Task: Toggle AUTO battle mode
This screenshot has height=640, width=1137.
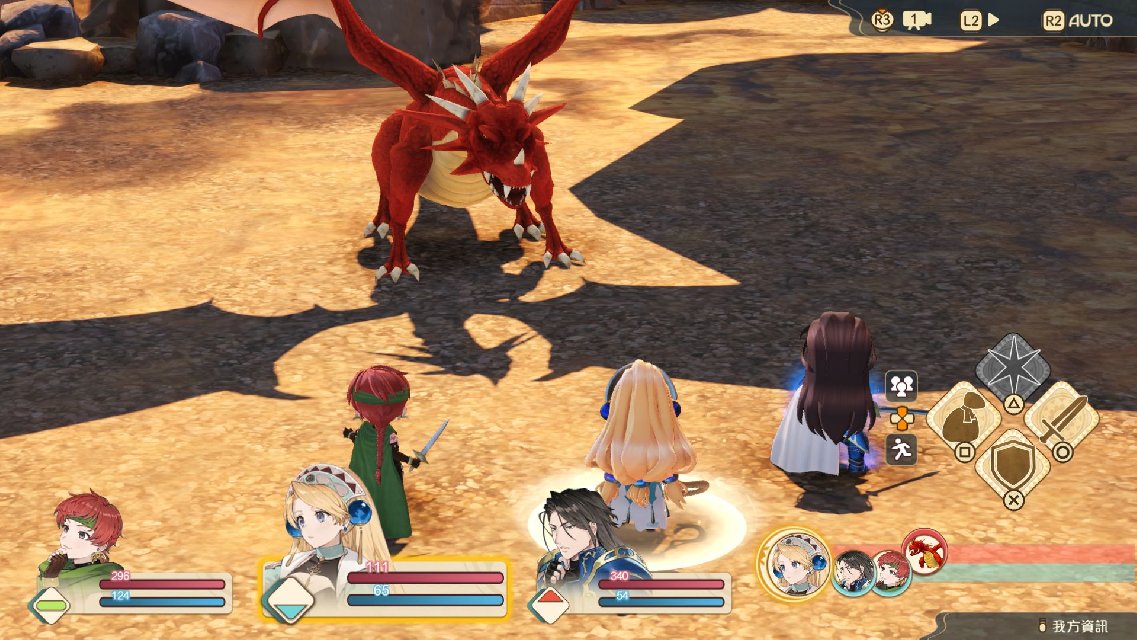Action: point(1090,20)
